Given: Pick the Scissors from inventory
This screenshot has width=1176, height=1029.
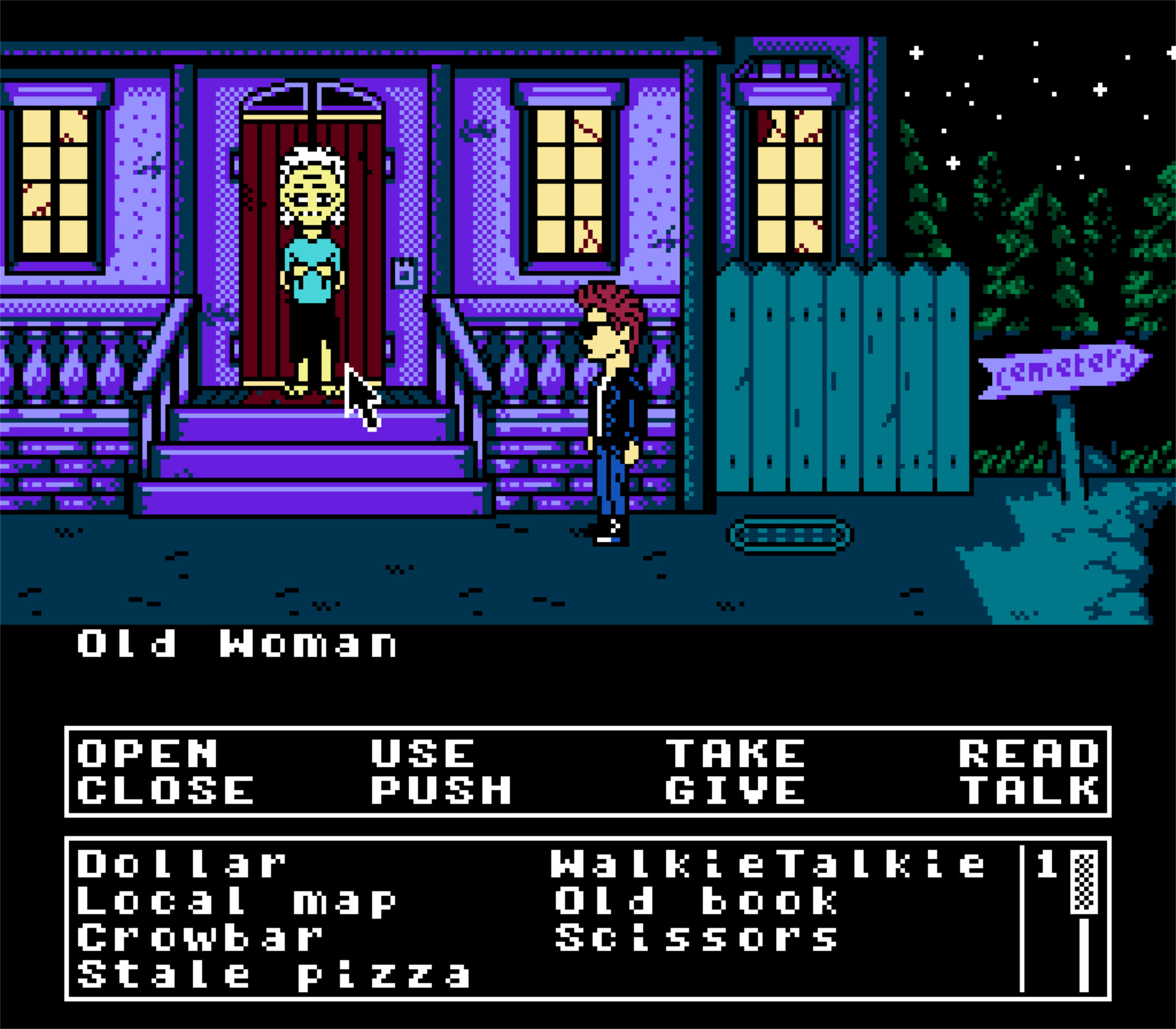Looking at the screenshot, I should click(x=696, y=938).
